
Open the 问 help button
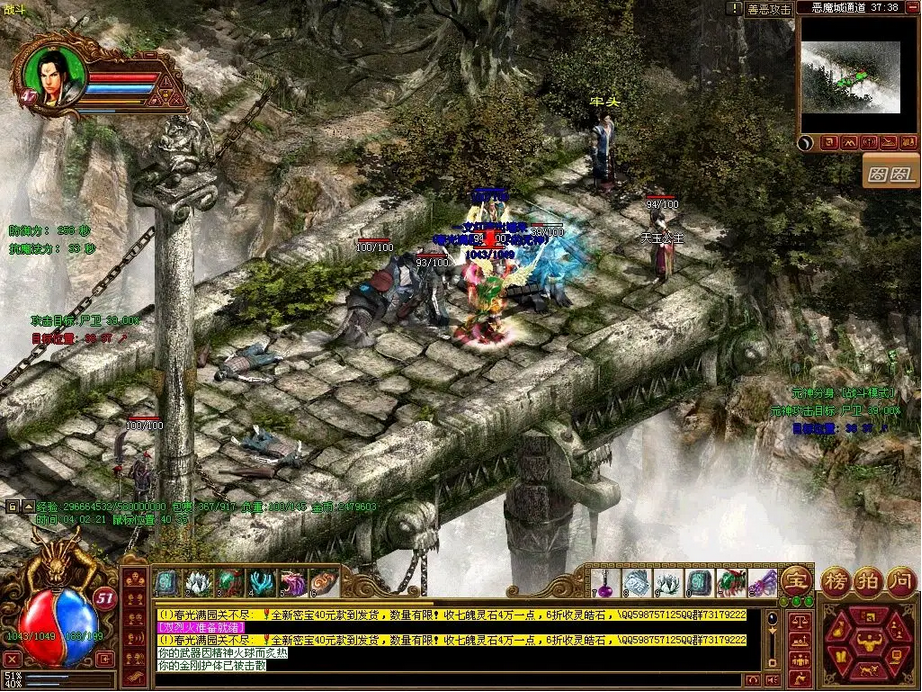pyautogui.click(x=901, y=580)
